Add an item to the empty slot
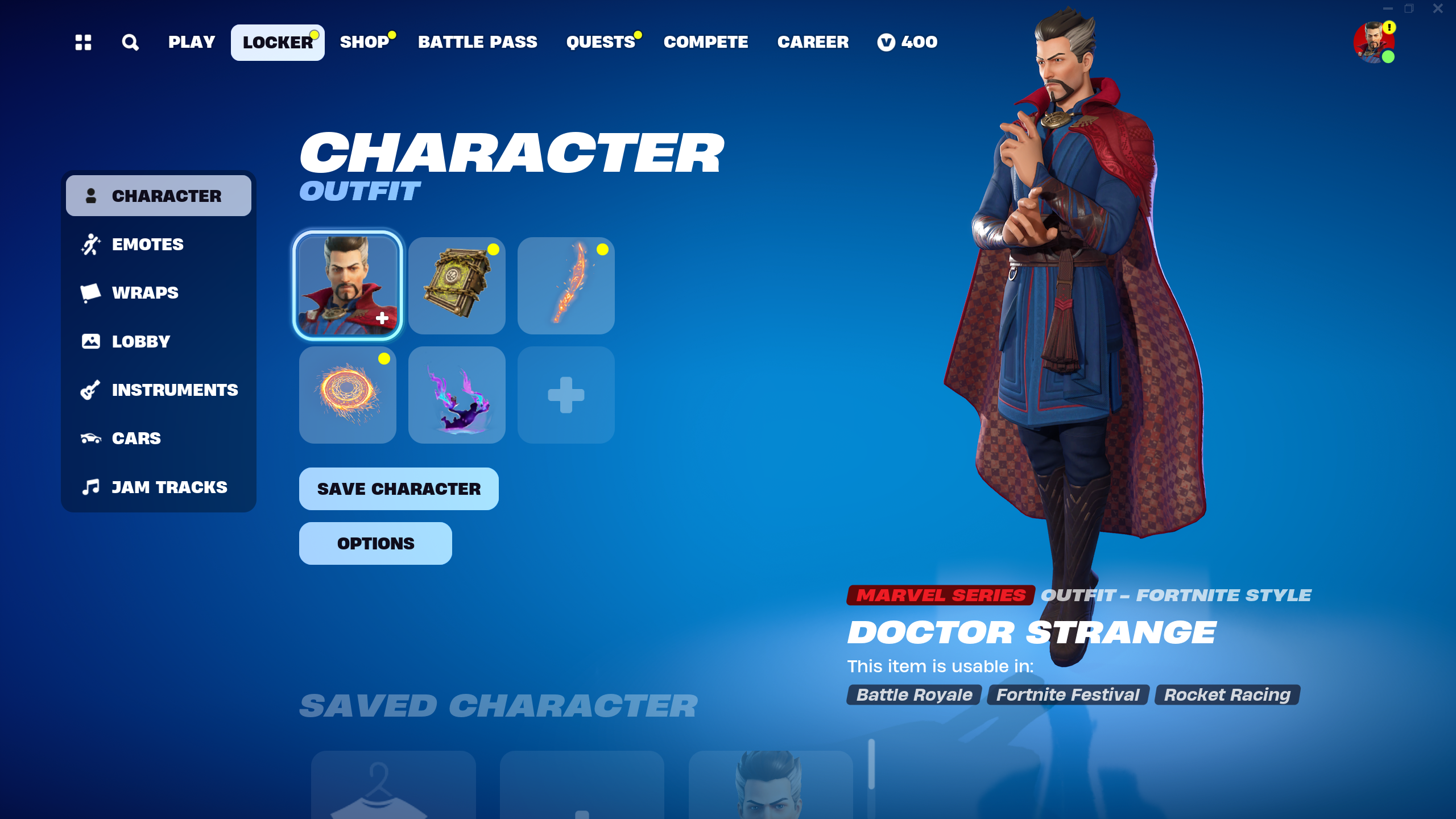This screenshot has width=1456, height=819. tap(566, 395)
